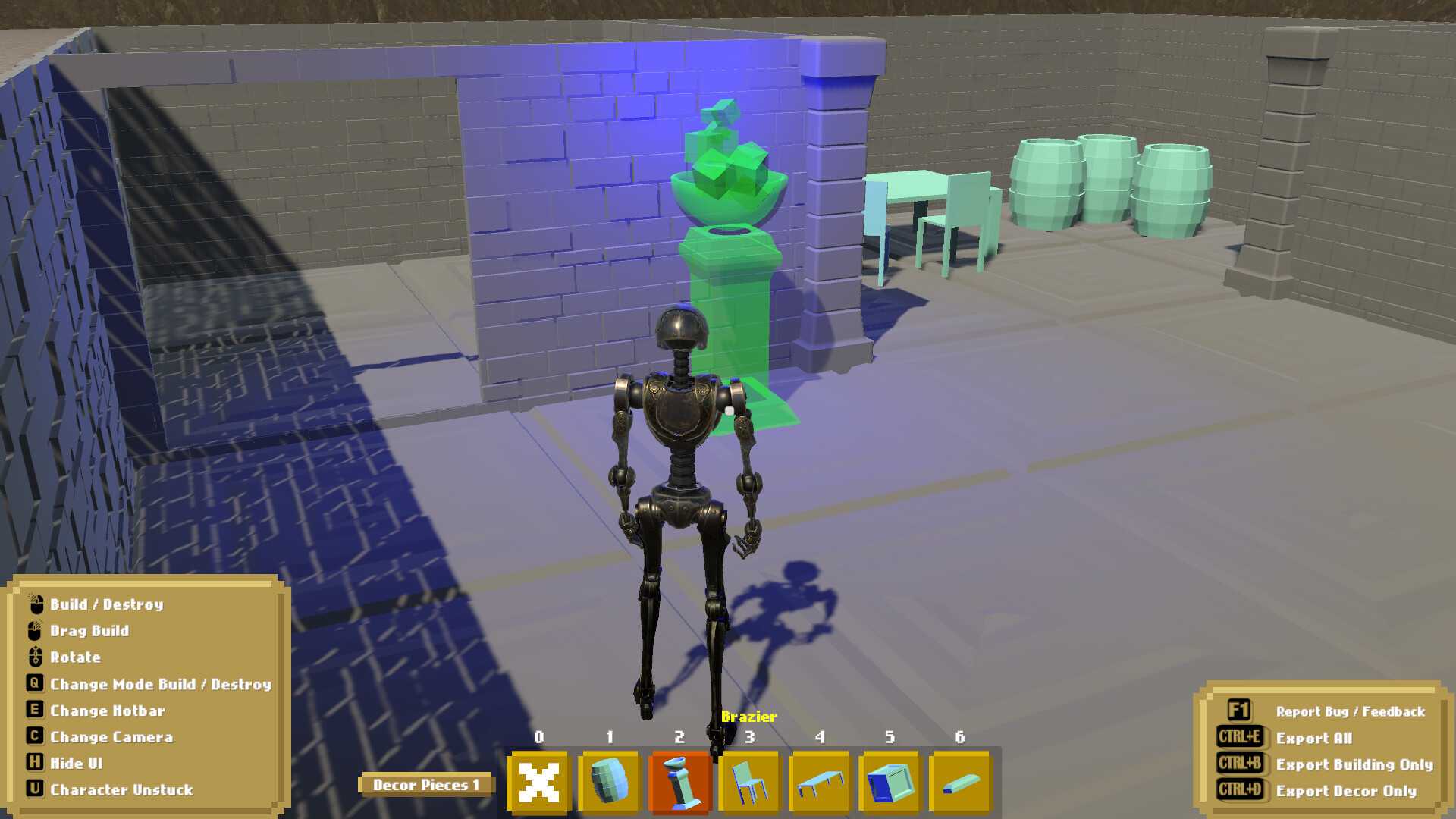Click Export All
This screenshot has width=1456, height=819.
pyautogui.click(x=1314, y=738)
